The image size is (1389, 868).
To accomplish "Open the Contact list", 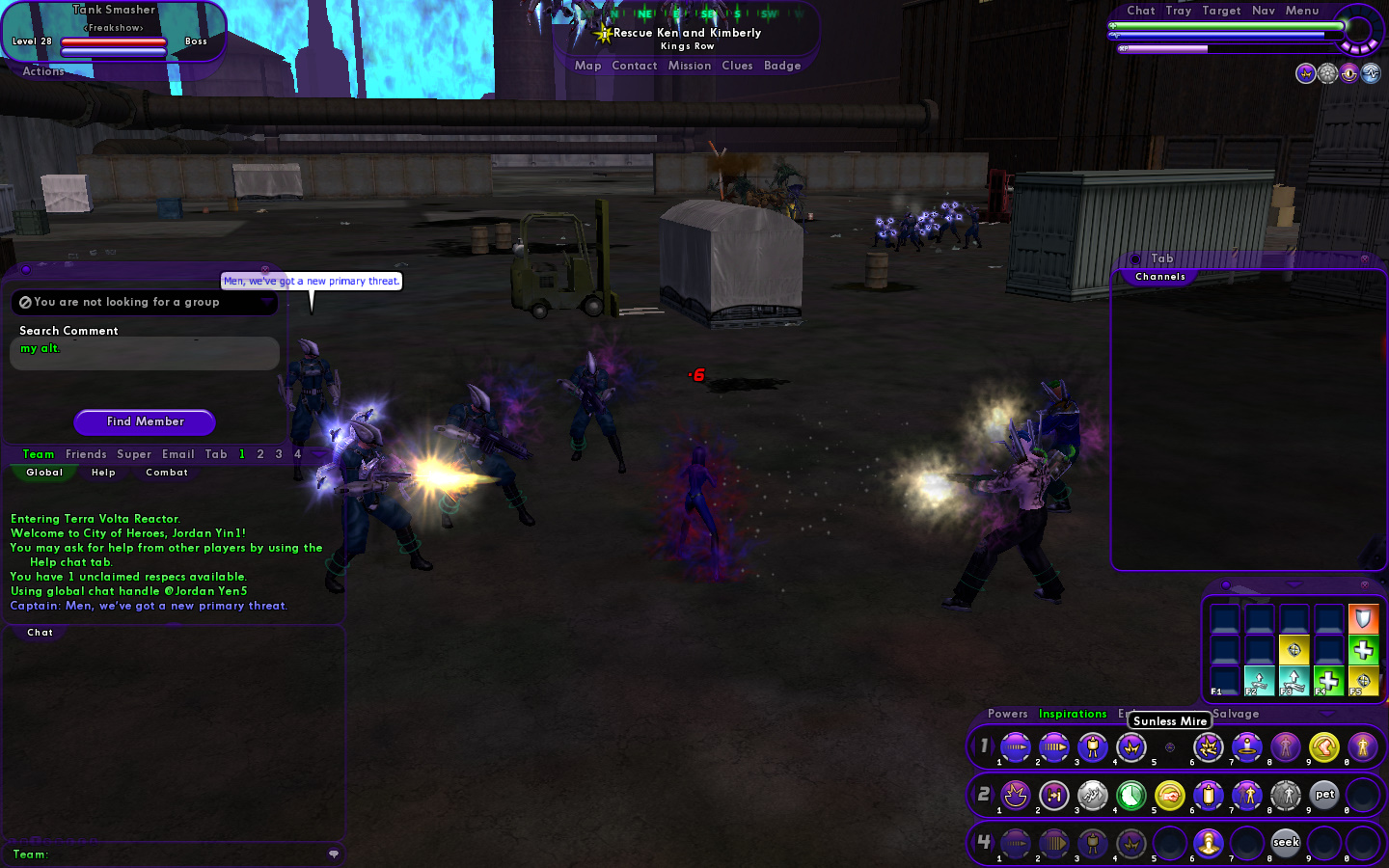I will pos(634,66).
